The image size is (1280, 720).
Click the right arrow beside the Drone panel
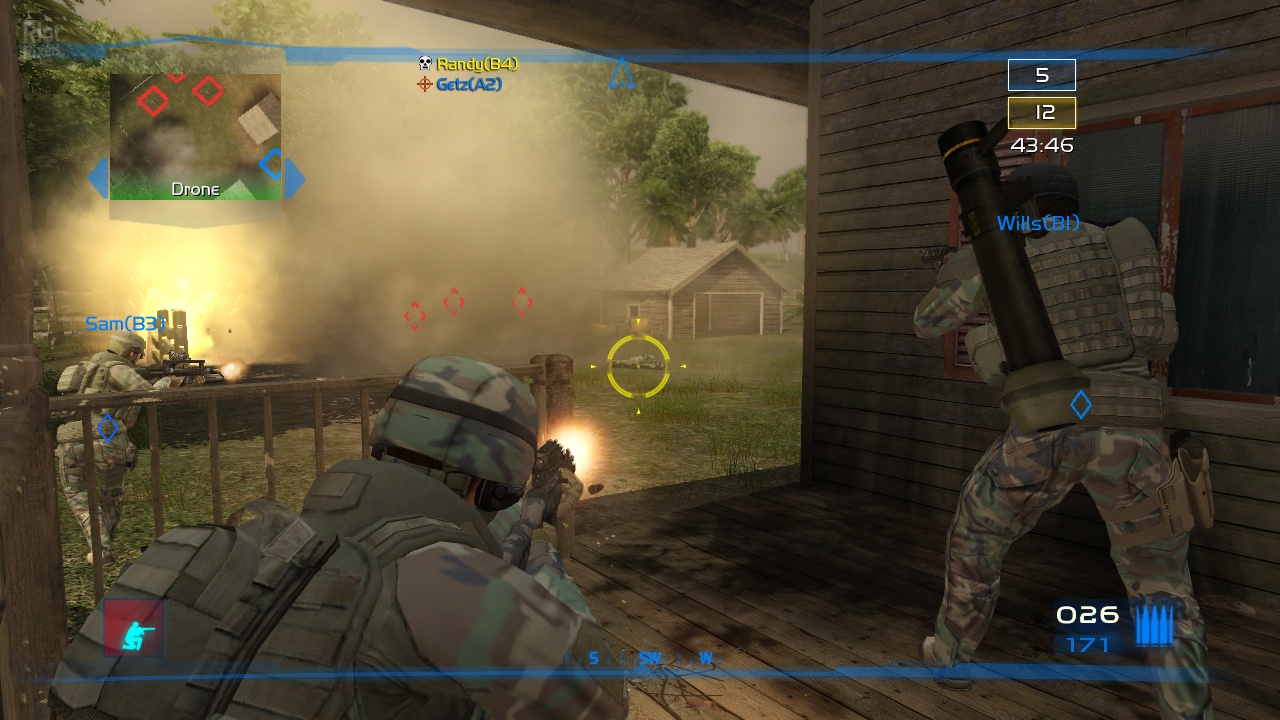294,179
